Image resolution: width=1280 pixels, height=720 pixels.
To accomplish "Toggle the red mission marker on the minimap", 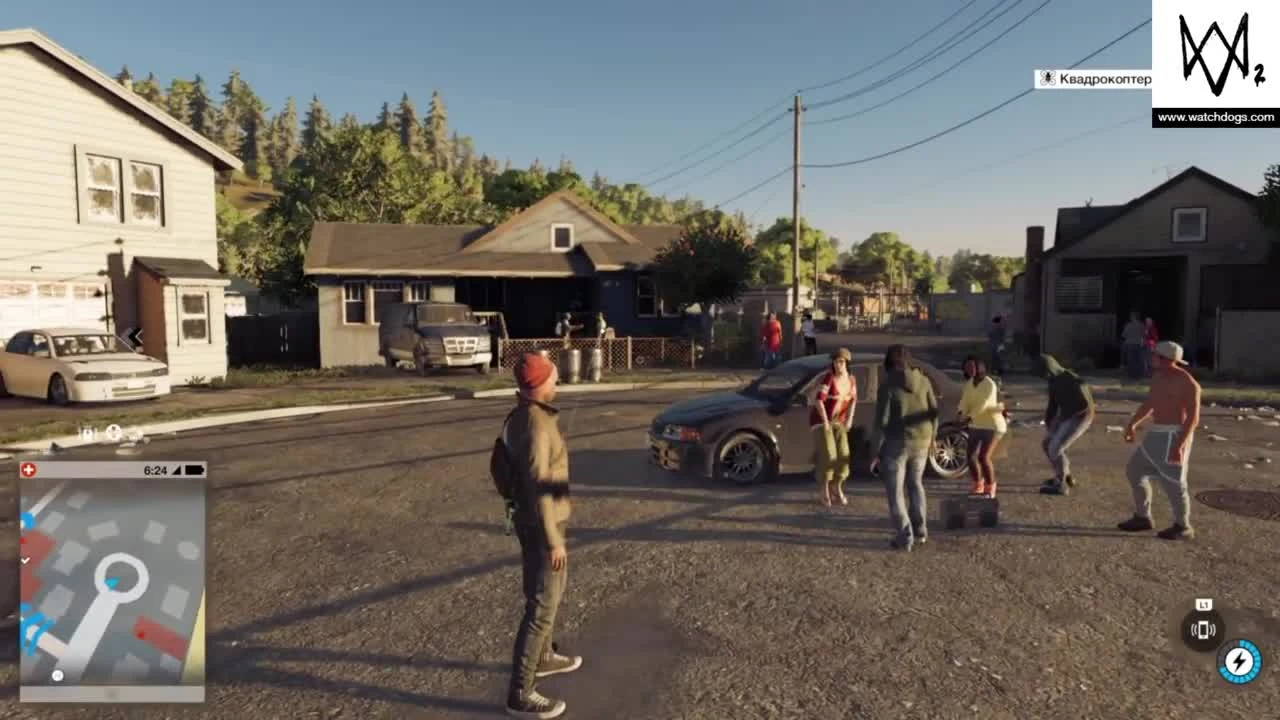I will (141, 635).
